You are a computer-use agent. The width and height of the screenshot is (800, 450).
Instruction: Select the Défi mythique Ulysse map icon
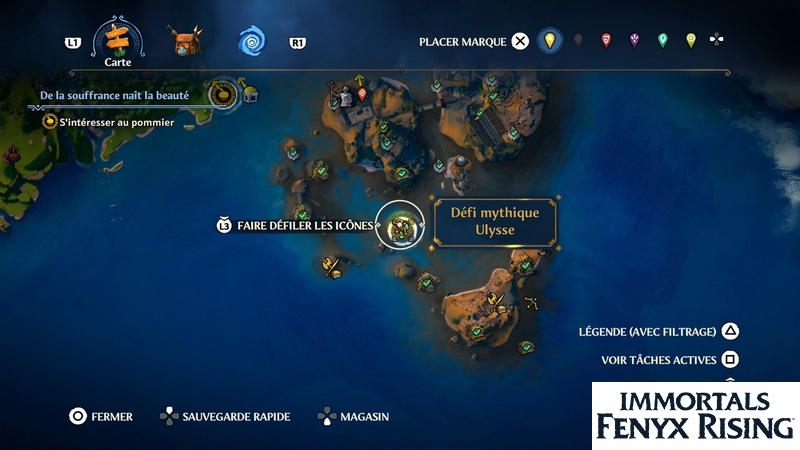coord(401,225)
